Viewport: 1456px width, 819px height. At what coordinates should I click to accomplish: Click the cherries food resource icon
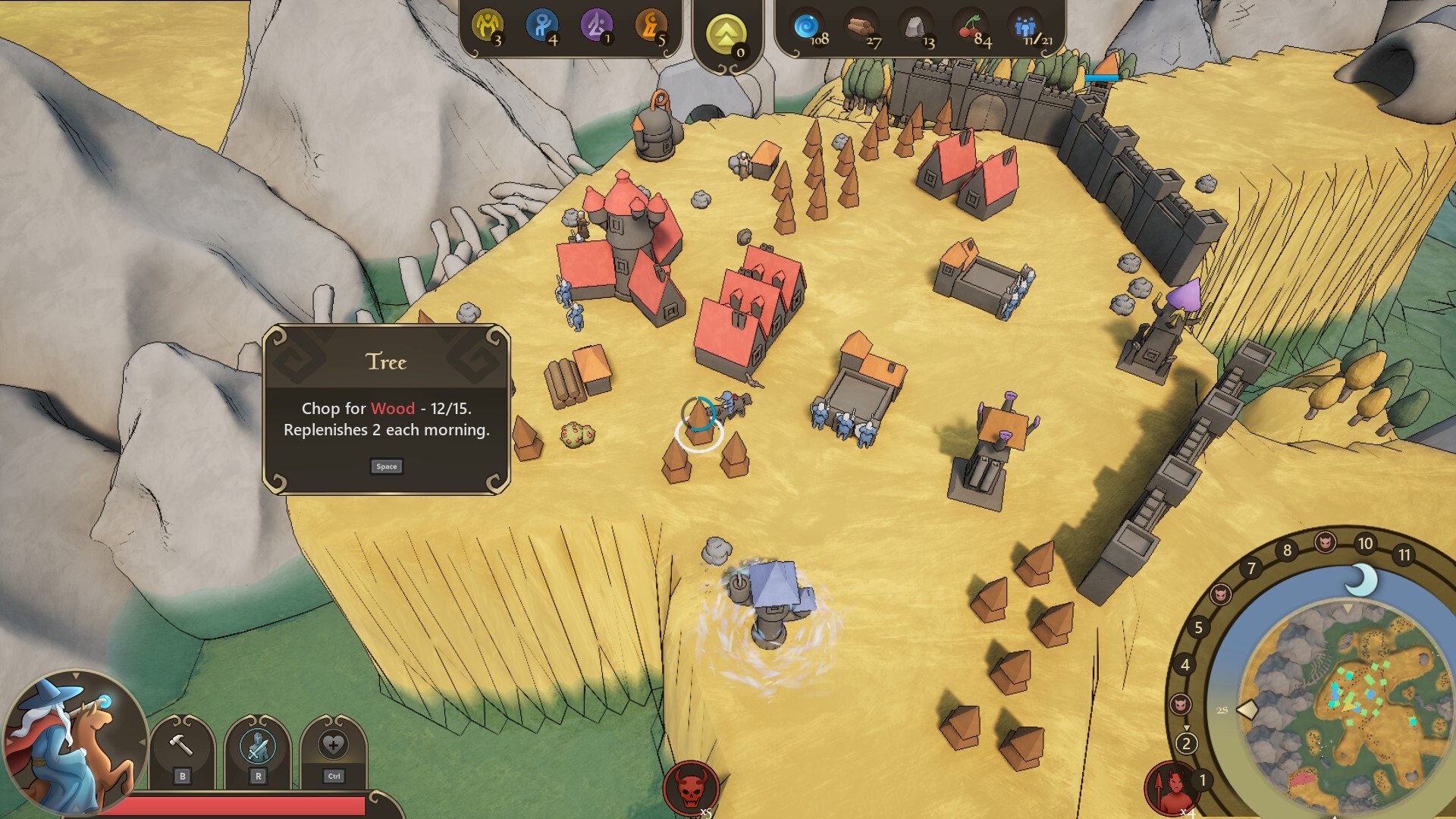pos(969,27)
